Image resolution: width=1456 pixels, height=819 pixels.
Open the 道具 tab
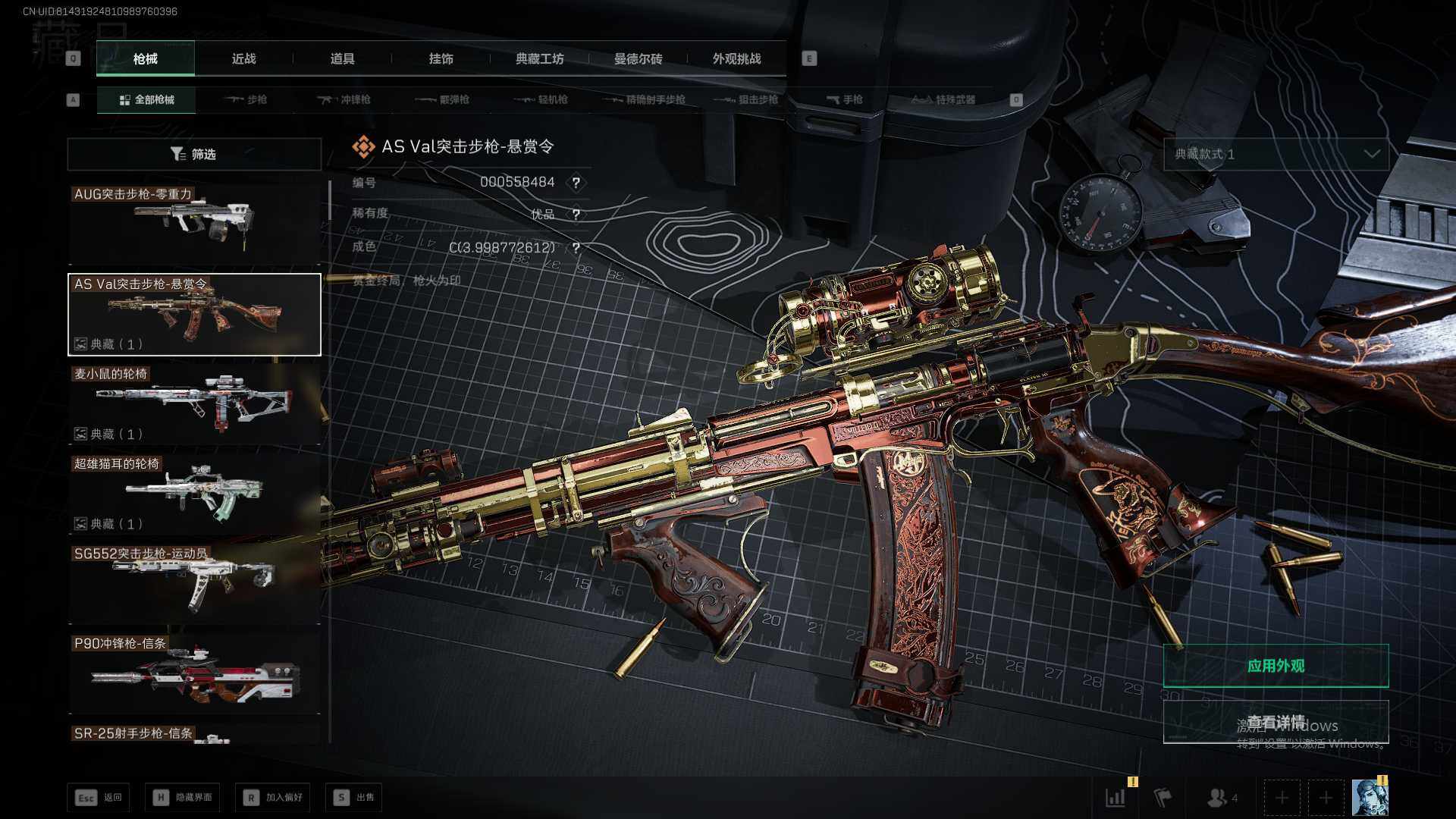342,59
